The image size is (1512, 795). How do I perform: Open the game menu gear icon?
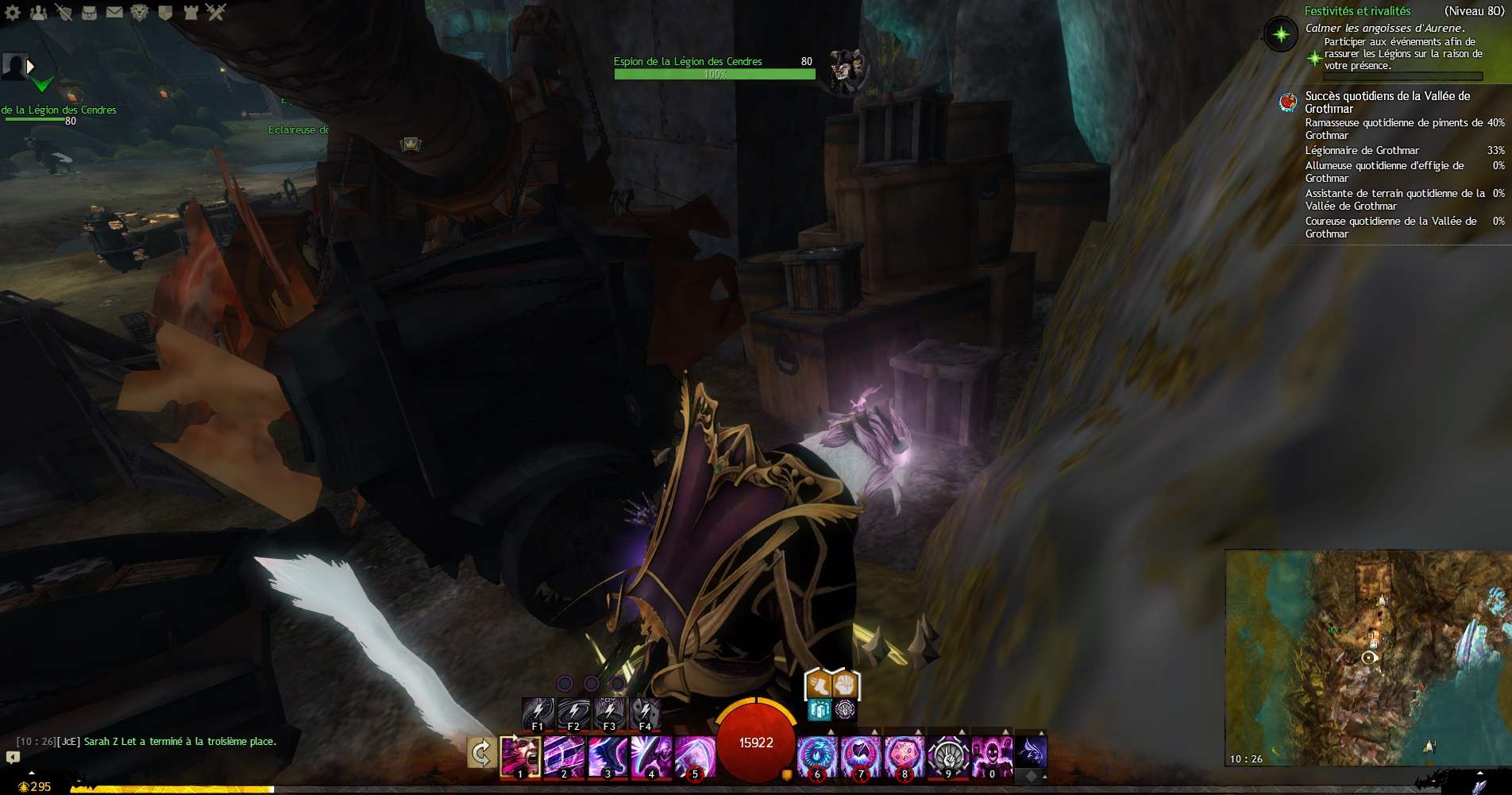click(x=13, y=12)
